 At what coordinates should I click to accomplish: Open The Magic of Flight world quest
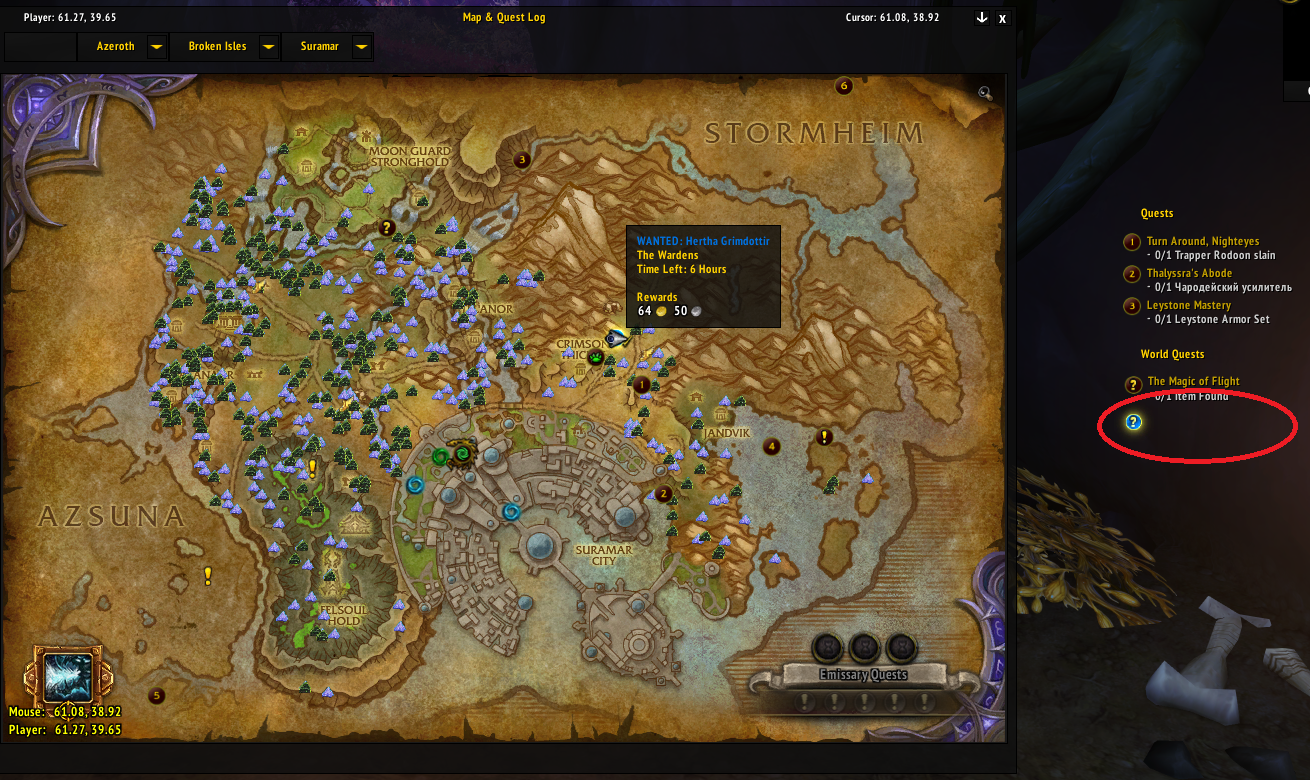tap(1193, 381)
